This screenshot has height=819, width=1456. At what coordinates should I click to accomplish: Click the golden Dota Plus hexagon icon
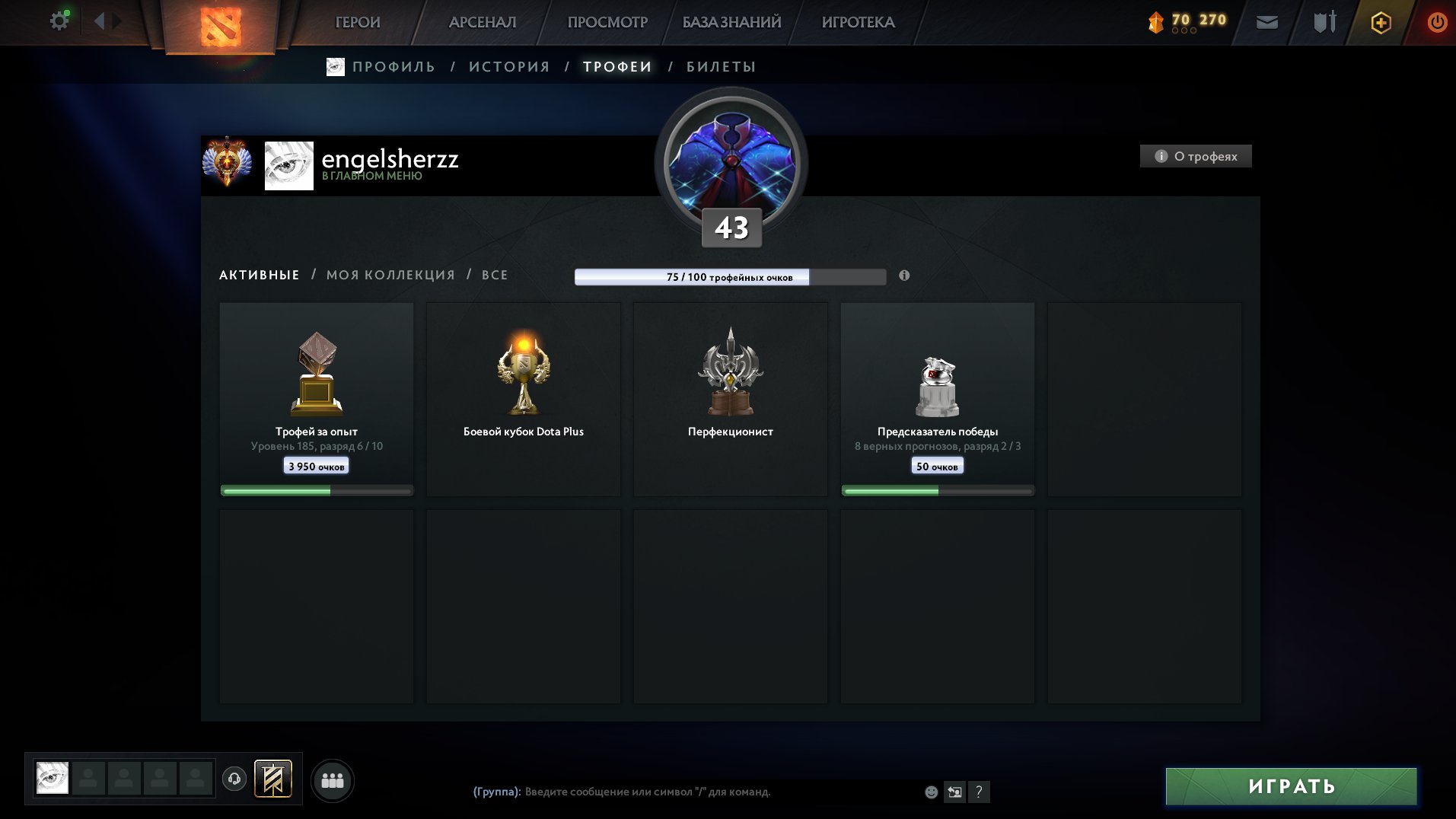(x=1380, y=23)
